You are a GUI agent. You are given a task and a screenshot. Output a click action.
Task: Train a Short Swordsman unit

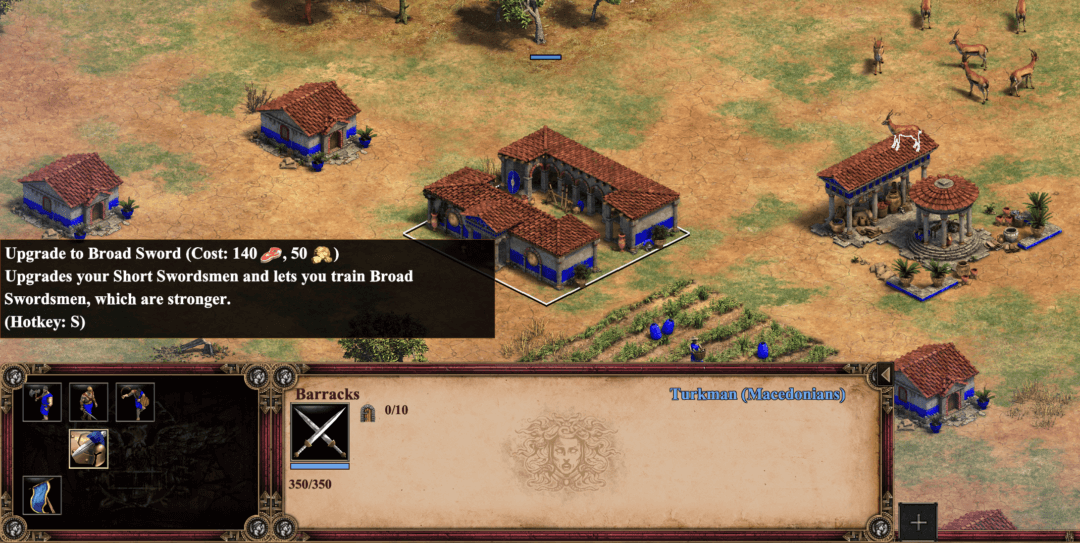[88, 402]
